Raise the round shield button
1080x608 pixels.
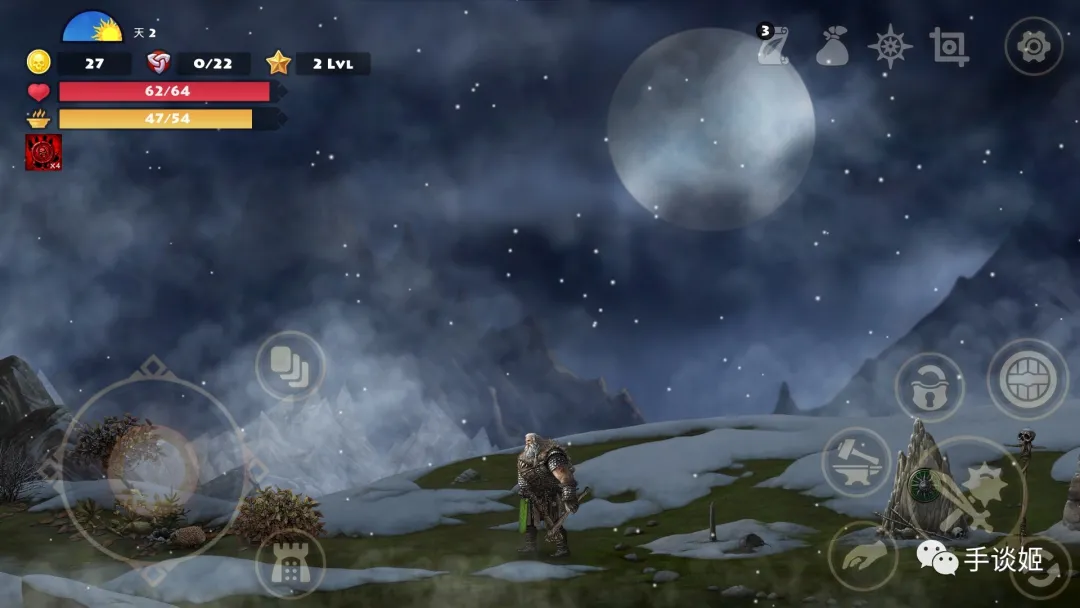(1028, 379)
